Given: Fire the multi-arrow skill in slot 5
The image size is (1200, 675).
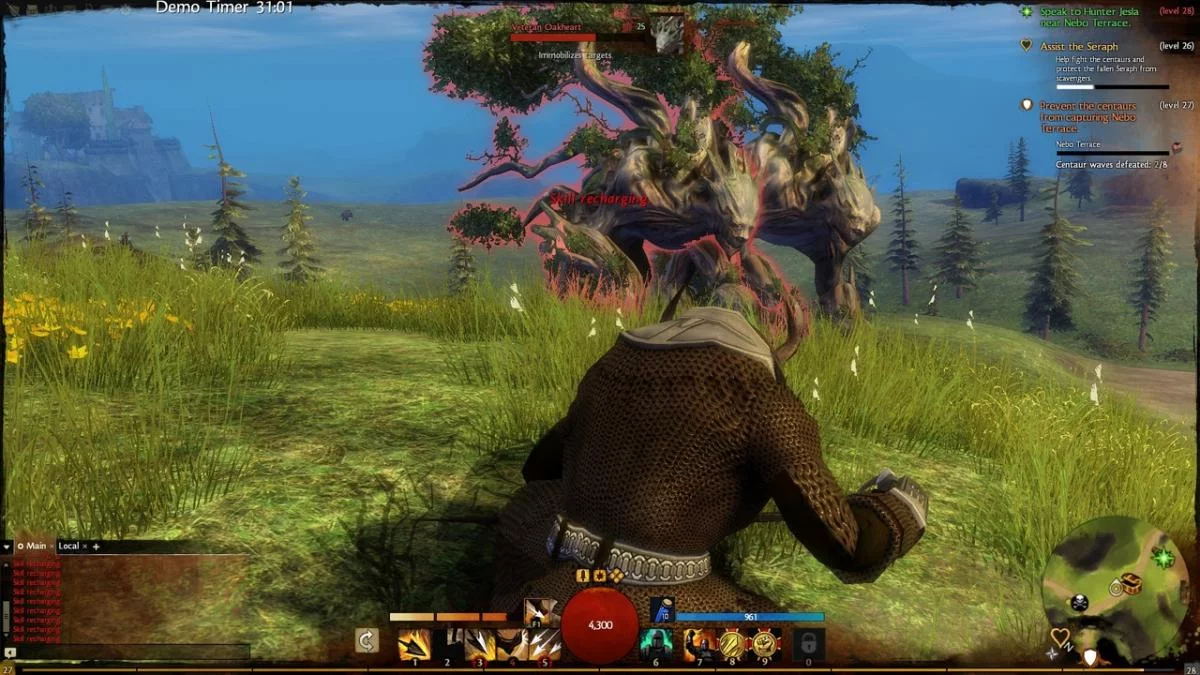Looking at the screenshot, I should click(545, 644).
